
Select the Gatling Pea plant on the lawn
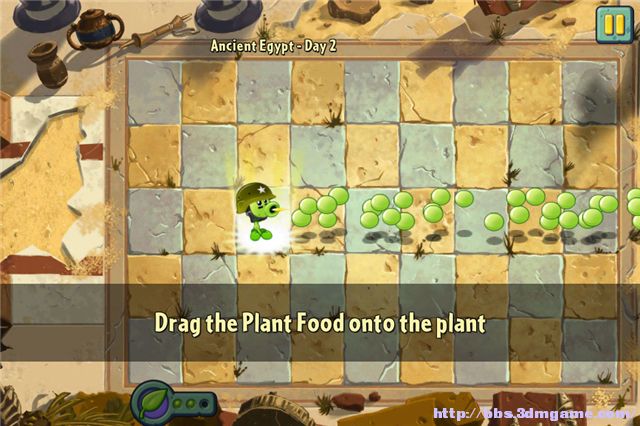(260, 212)
